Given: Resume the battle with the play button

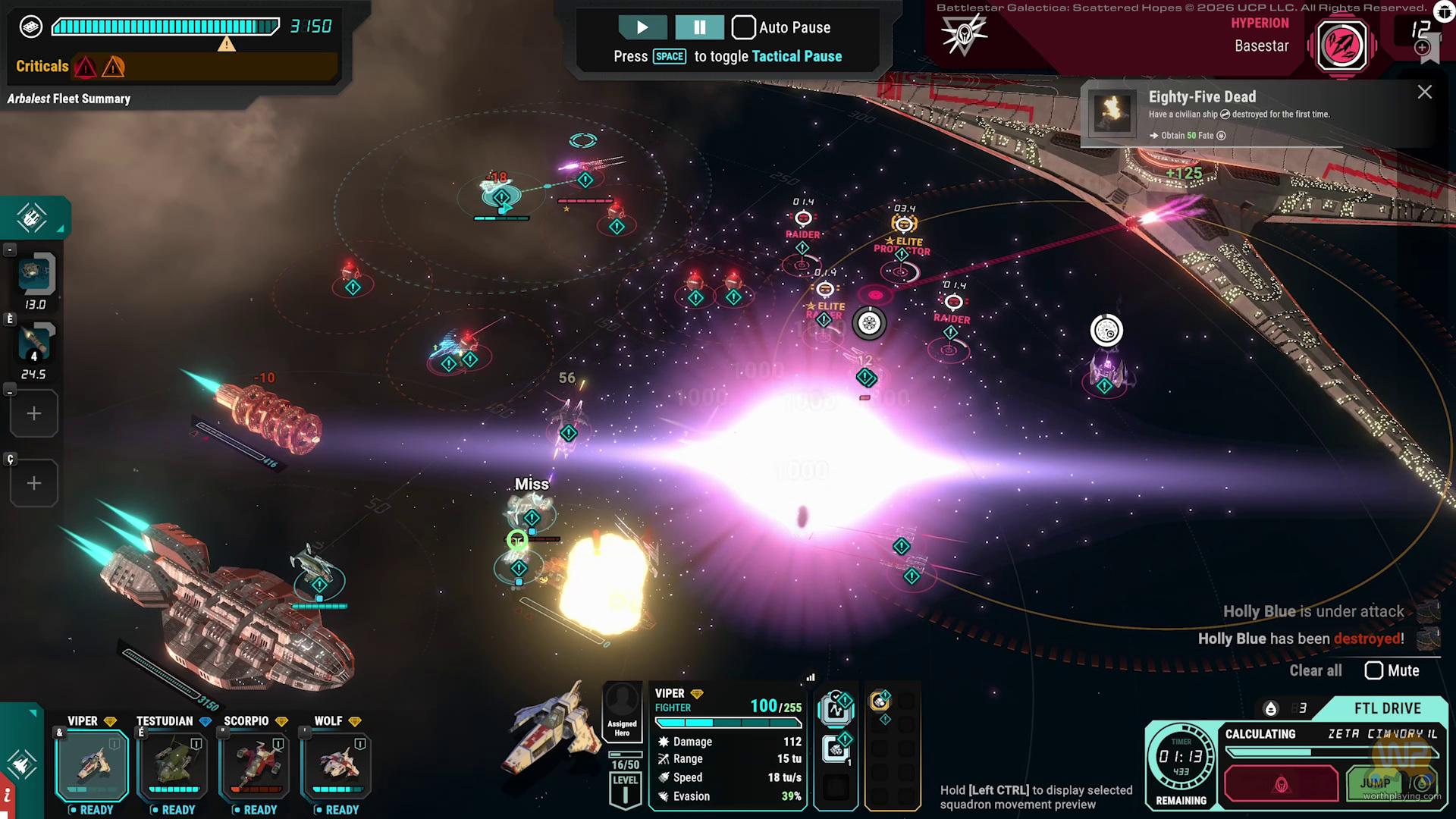Looking at the screenshot, I should tap(642, 27).
